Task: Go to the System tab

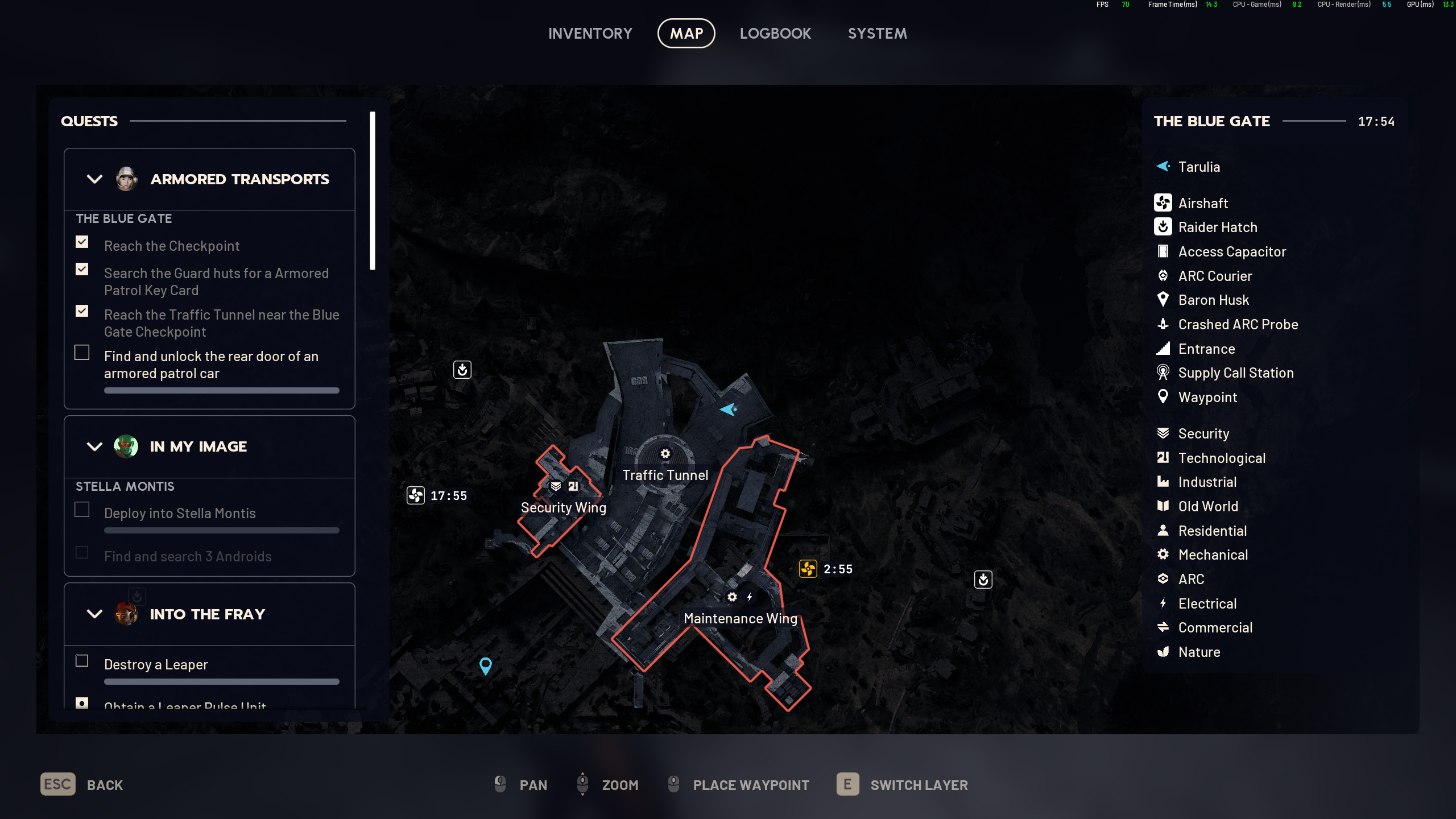Action: (877, 34)
